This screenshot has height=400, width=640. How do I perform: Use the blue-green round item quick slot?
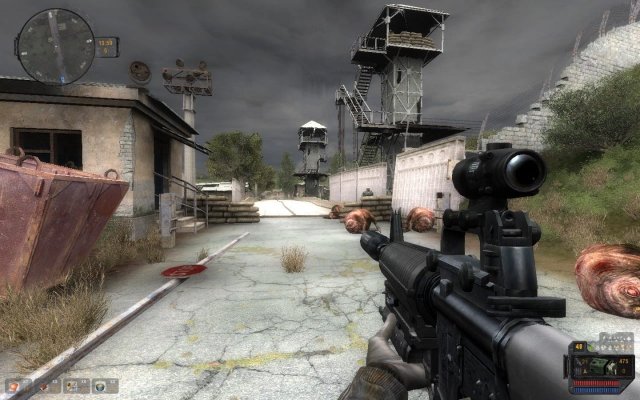(x=102, y=386)
